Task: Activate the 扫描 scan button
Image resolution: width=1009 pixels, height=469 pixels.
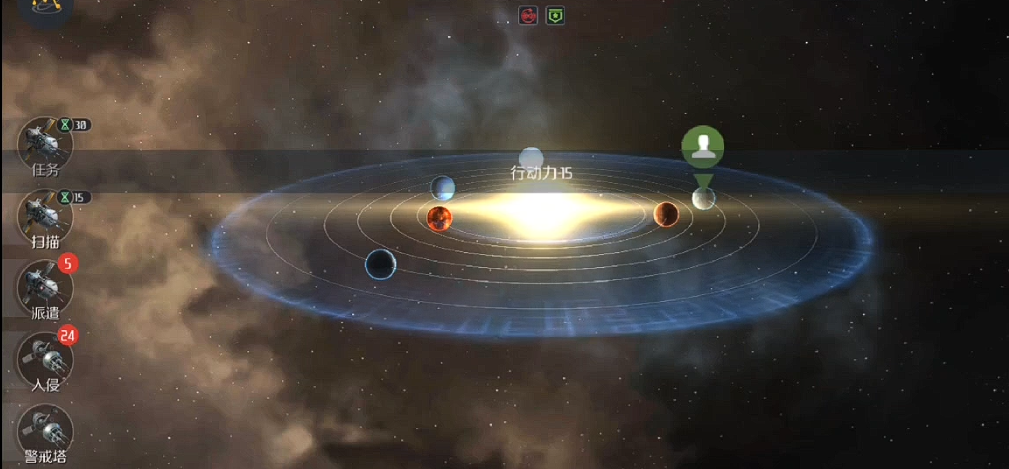Action: coord(45,215)
